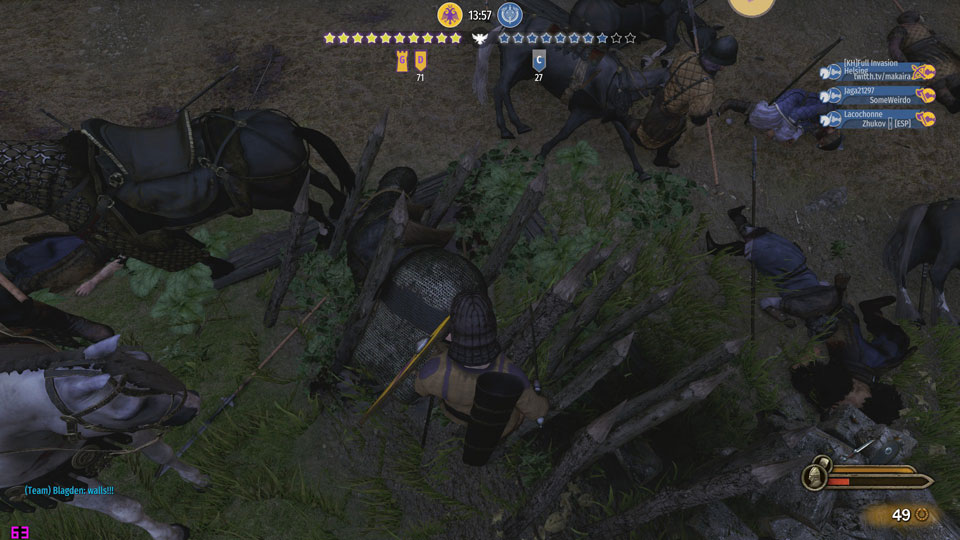Click the white eagle between the star rows
The width and height of the screenshot is (960, 540).
point(480,38)
